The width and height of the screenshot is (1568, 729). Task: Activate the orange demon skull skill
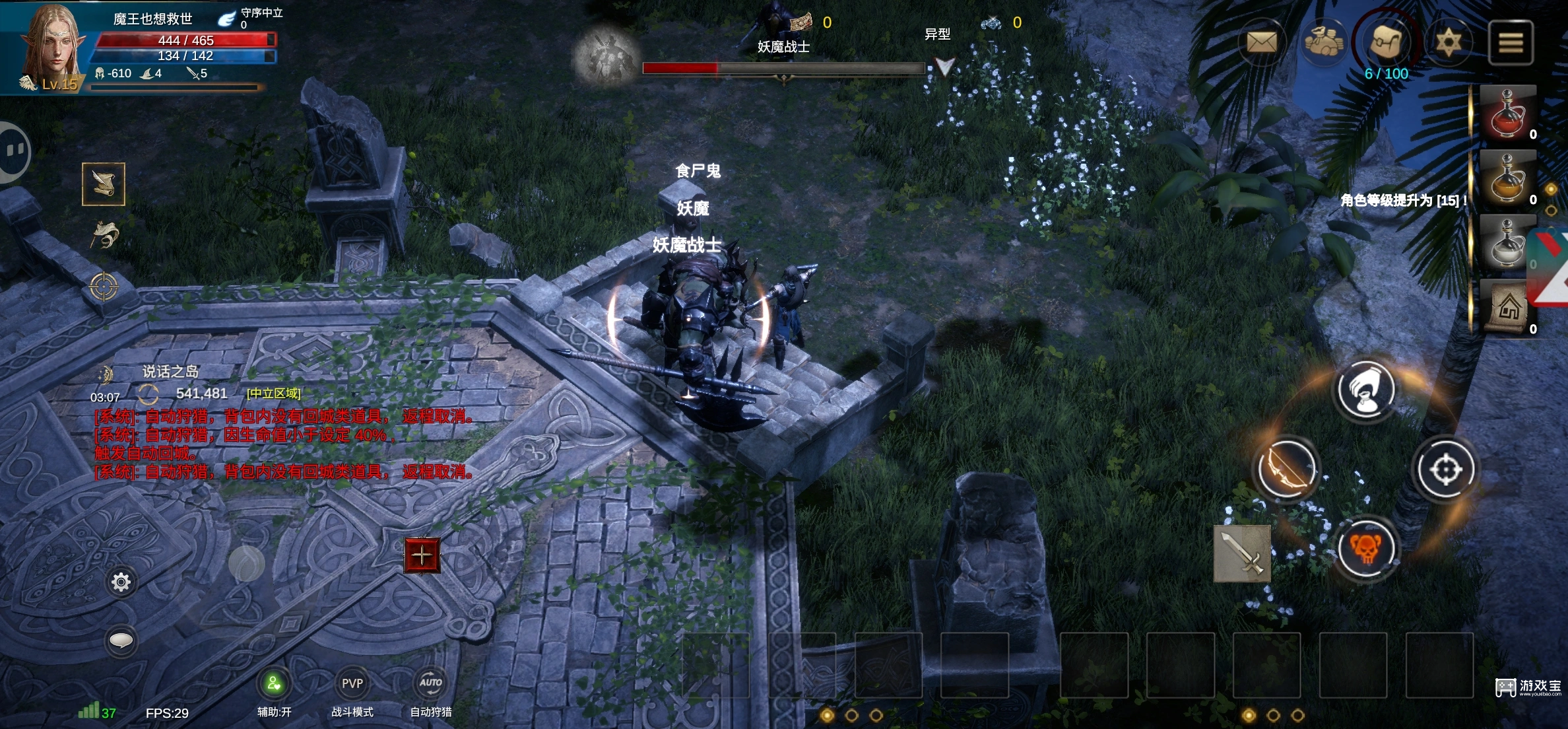(x=1366, y=548)
